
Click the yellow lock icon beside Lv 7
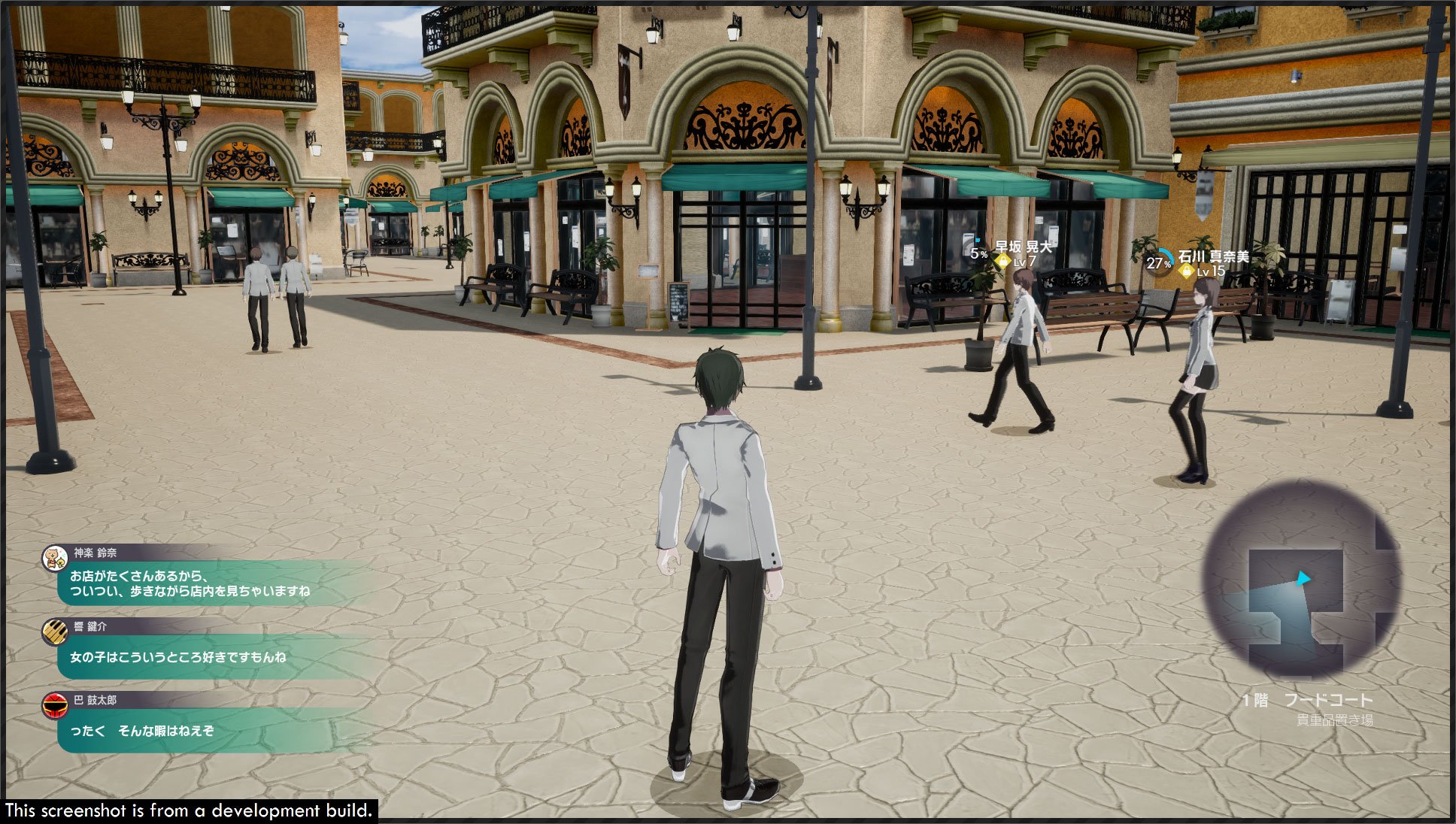[x=1003, y=260]
